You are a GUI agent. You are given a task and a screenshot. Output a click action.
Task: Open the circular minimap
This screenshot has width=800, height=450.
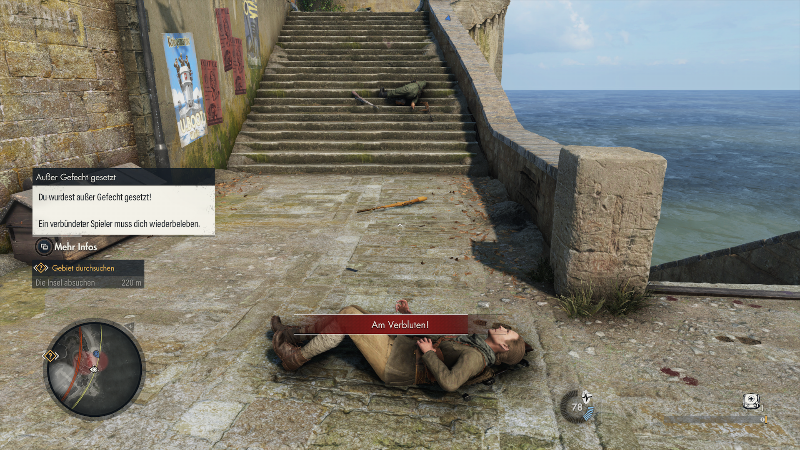pyautogui.click(x=94, y=369)
